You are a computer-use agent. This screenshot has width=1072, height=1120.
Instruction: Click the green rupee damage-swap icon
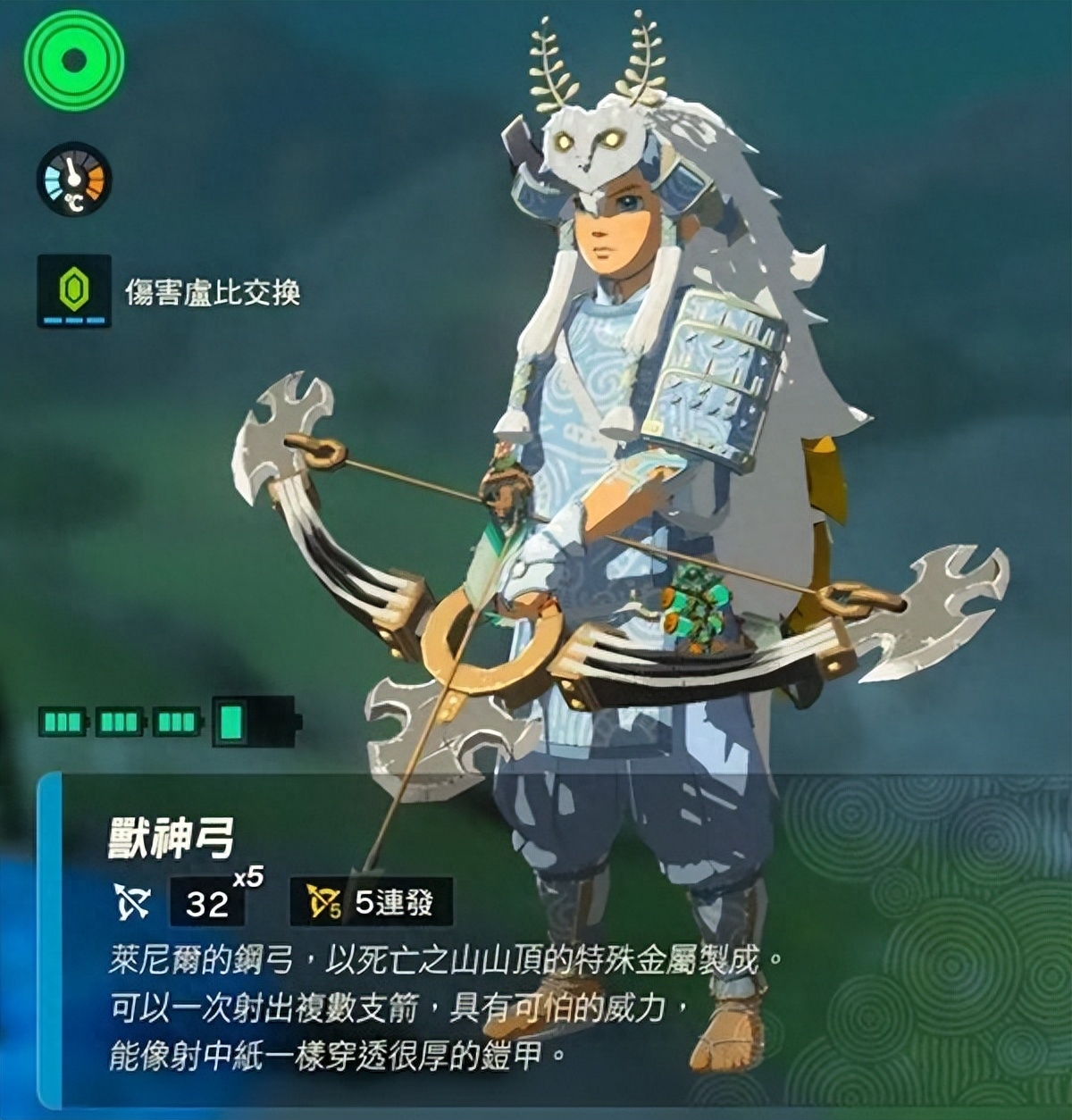(x=74, y=290)
